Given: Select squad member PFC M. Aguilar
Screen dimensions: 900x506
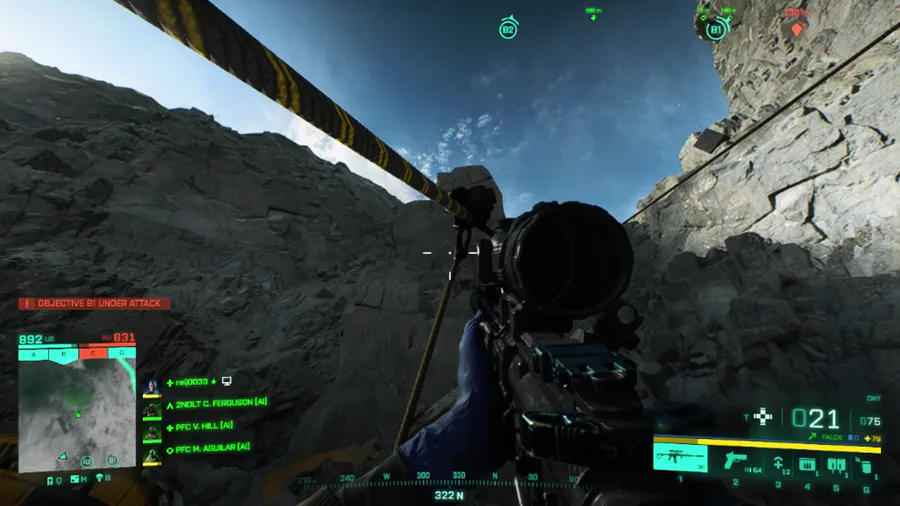Looking at the screenshot, I should click(213, 448).
